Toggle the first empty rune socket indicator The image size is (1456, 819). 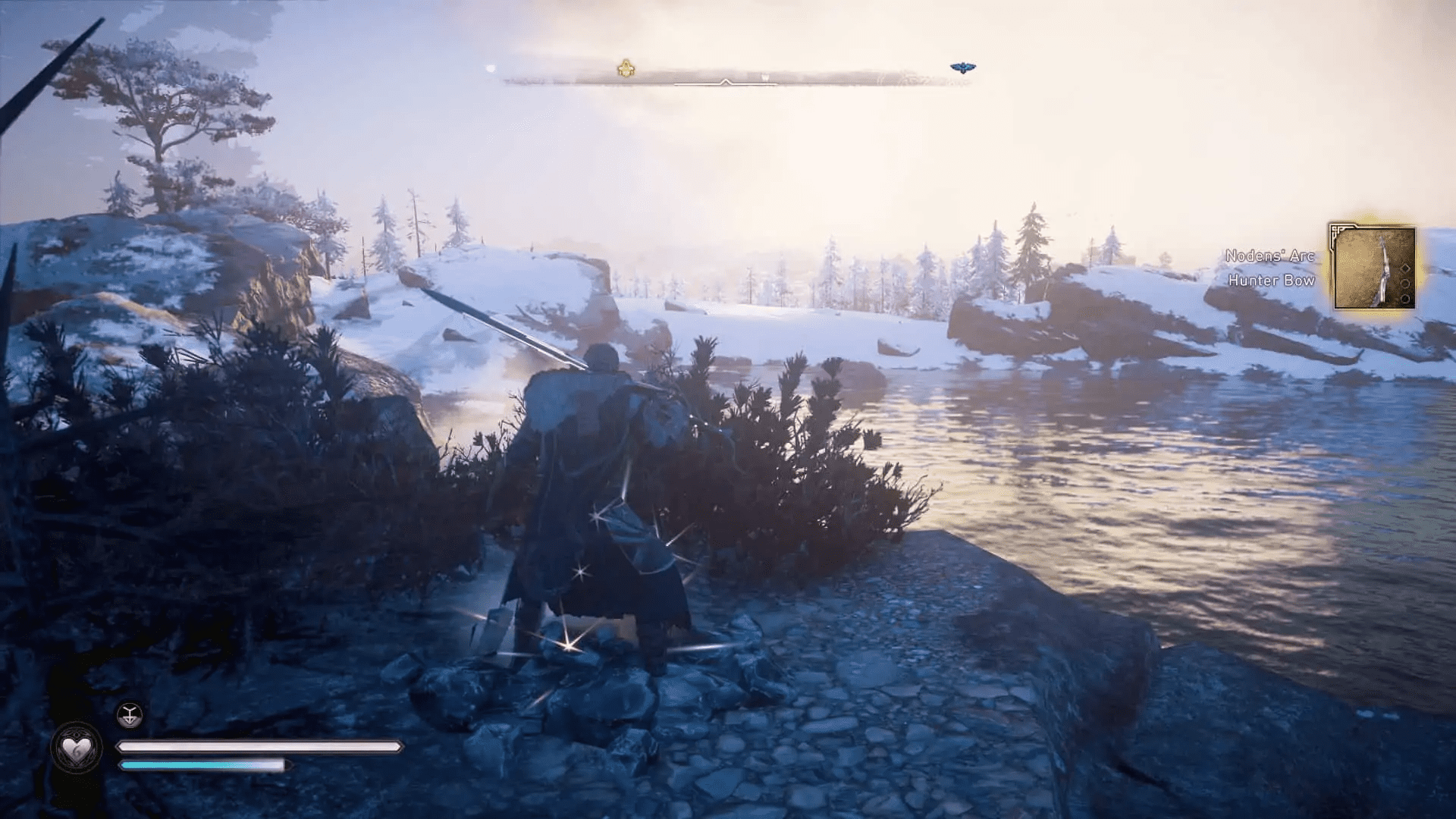(x=1405, y=283)
